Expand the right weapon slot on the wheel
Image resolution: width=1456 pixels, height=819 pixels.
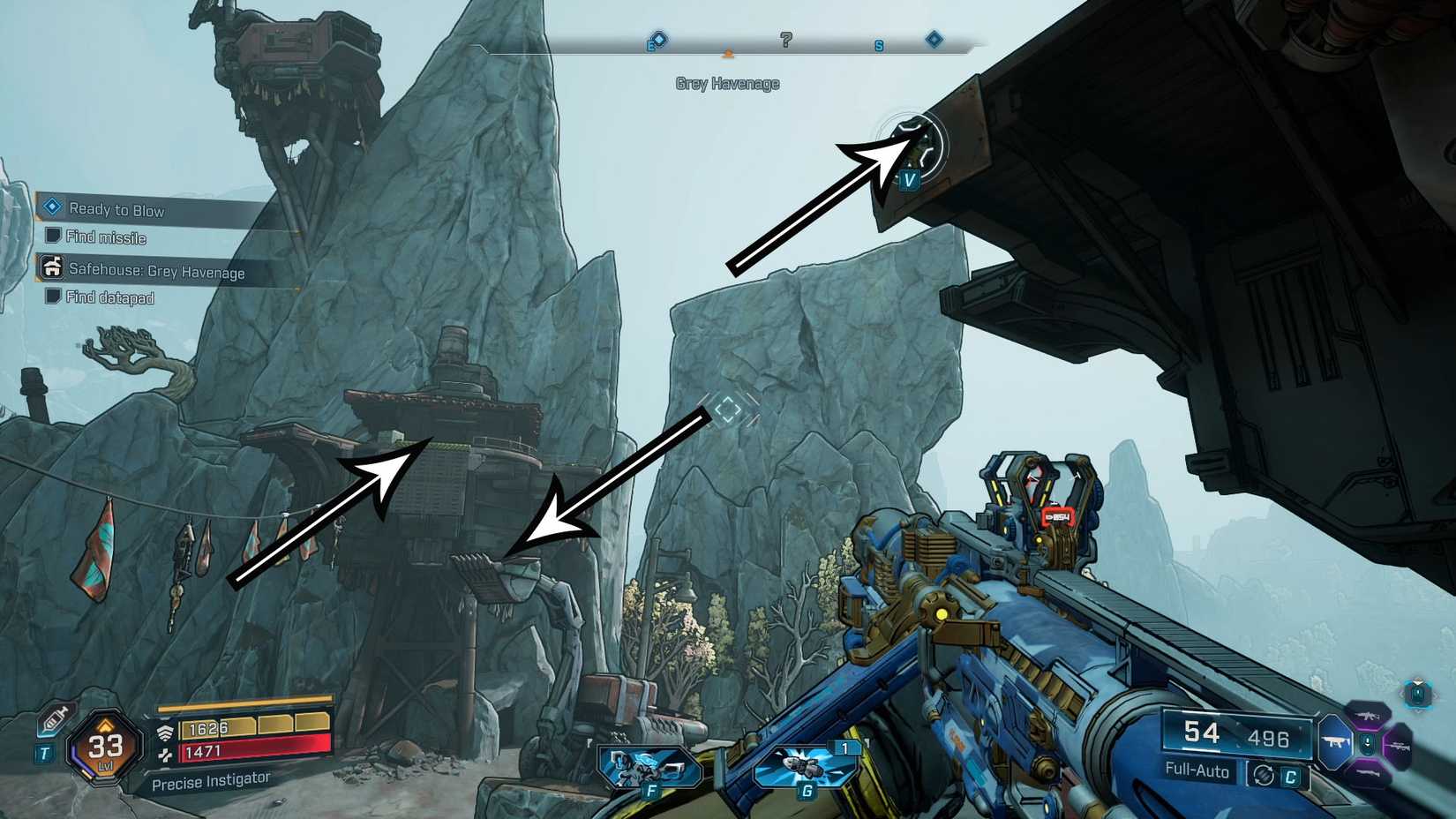(1398, 747)
